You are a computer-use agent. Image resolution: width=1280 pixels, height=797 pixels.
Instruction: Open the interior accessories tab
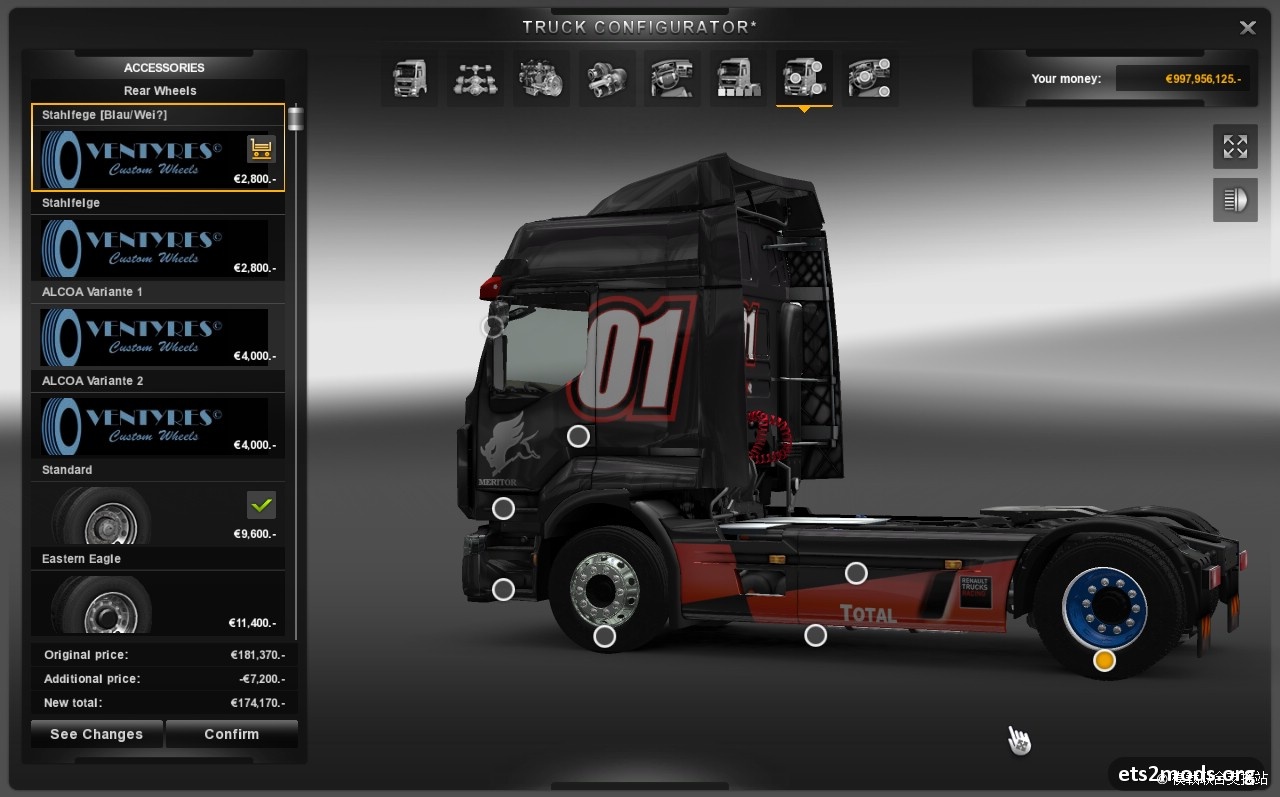[870, 78]
